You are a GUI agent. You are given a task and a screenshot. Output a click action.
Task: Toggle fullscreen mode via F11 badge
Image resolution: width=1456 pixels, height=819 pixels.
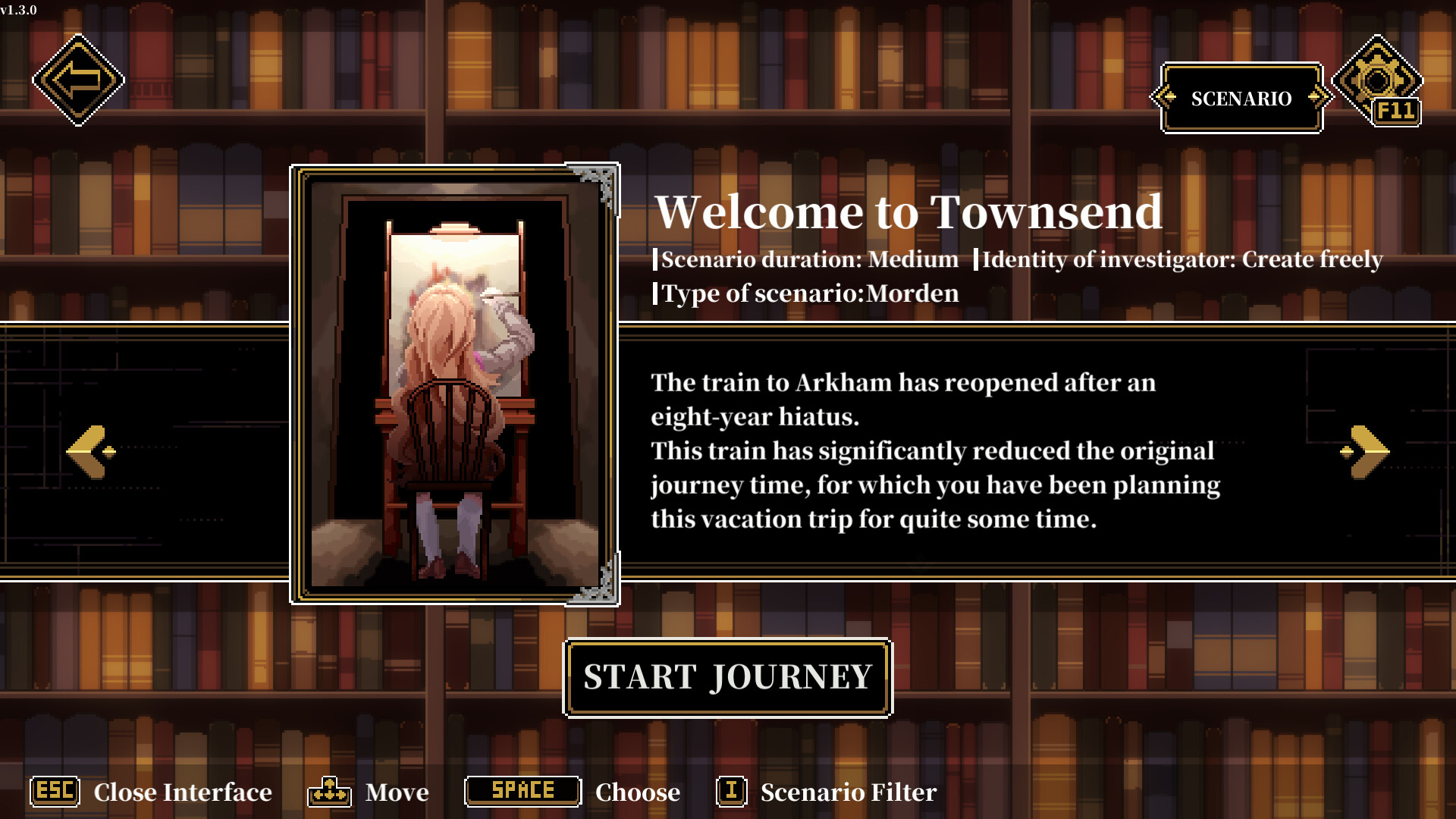pos(1398,112)
